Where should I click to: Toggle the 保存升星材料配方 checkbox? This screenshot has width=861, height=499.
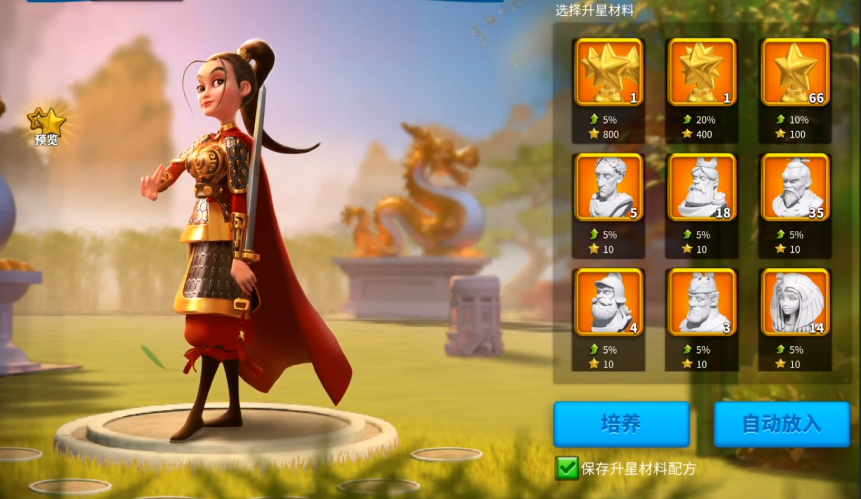(x=567, y=467)
